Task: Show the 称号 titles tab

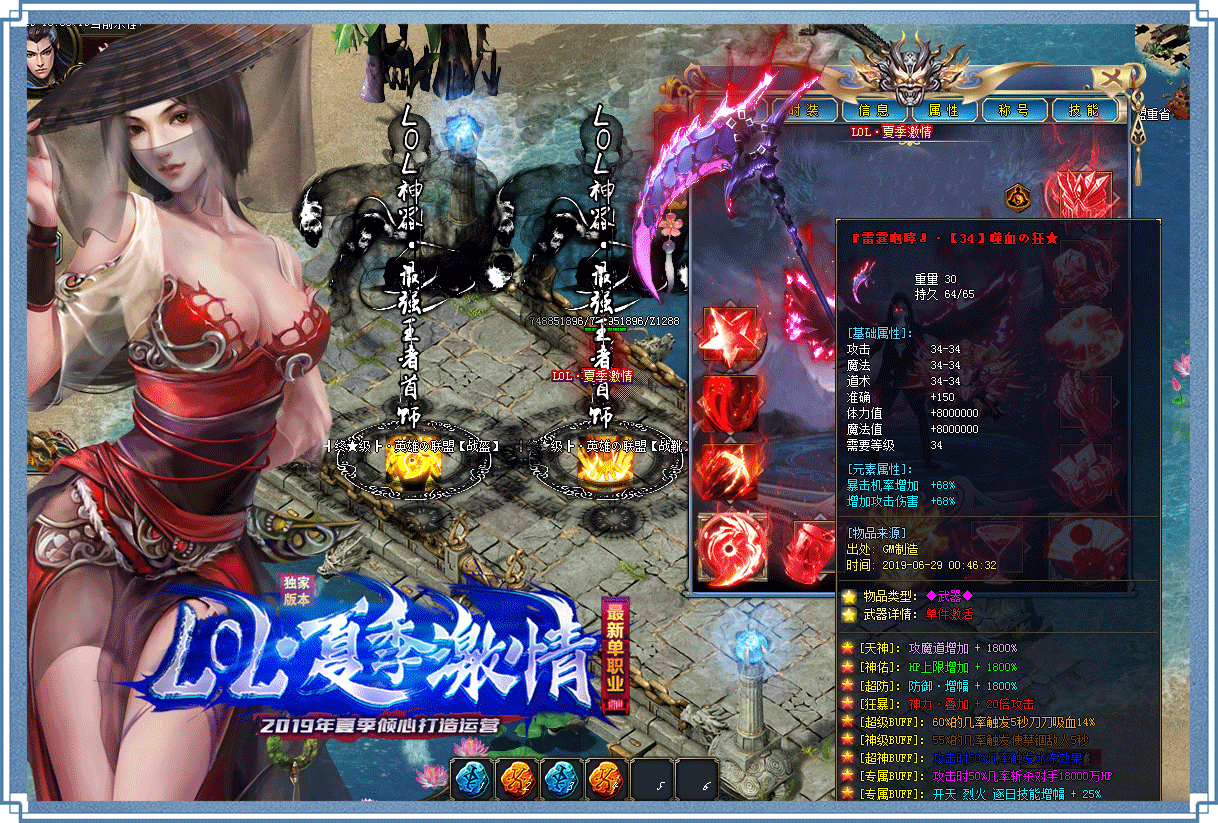Action: [1014, 110]
